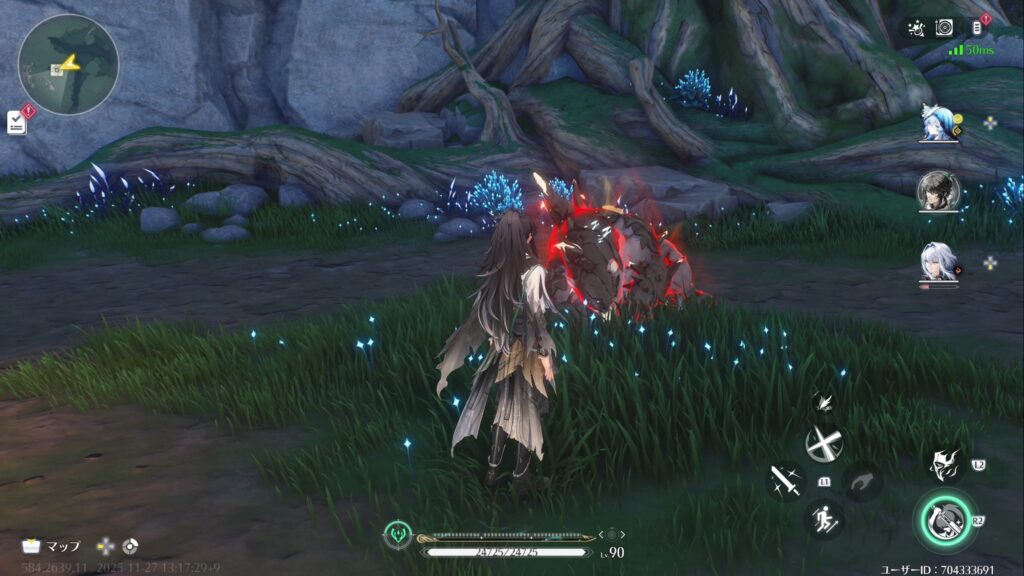Viewport: 1024px width, 576px height.
Task: Select the dark-haired party member portrait
Action: pos(938,190)
